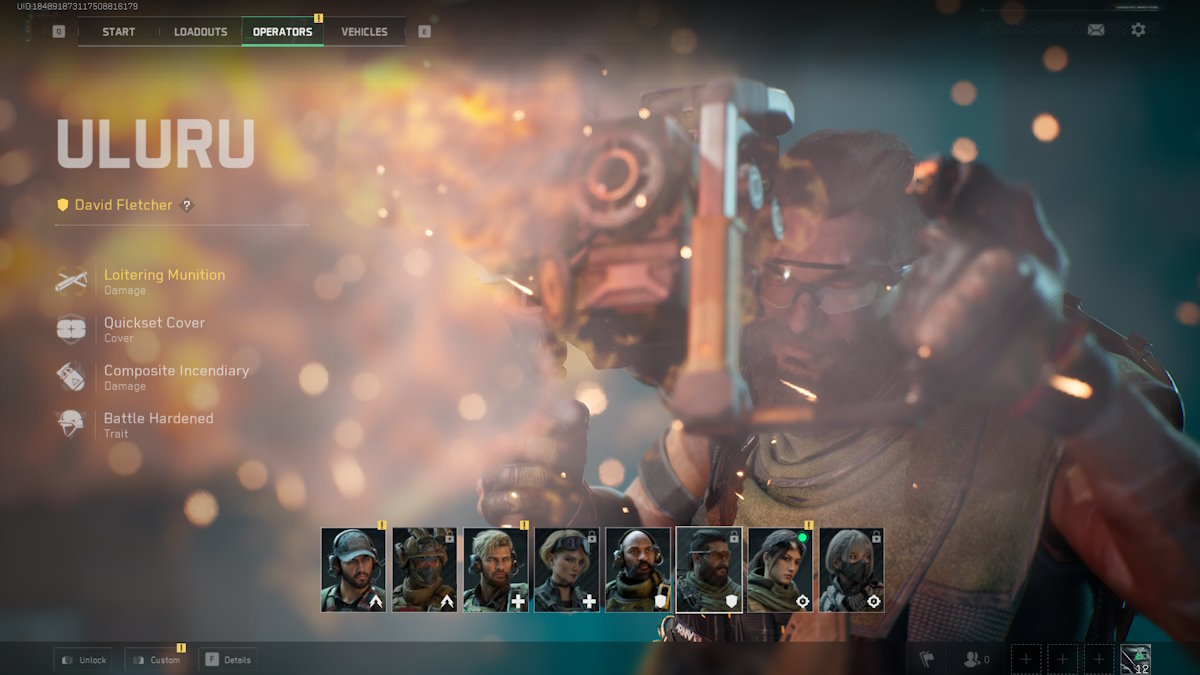Open the settings gear icon

[x=1138, y=30]
